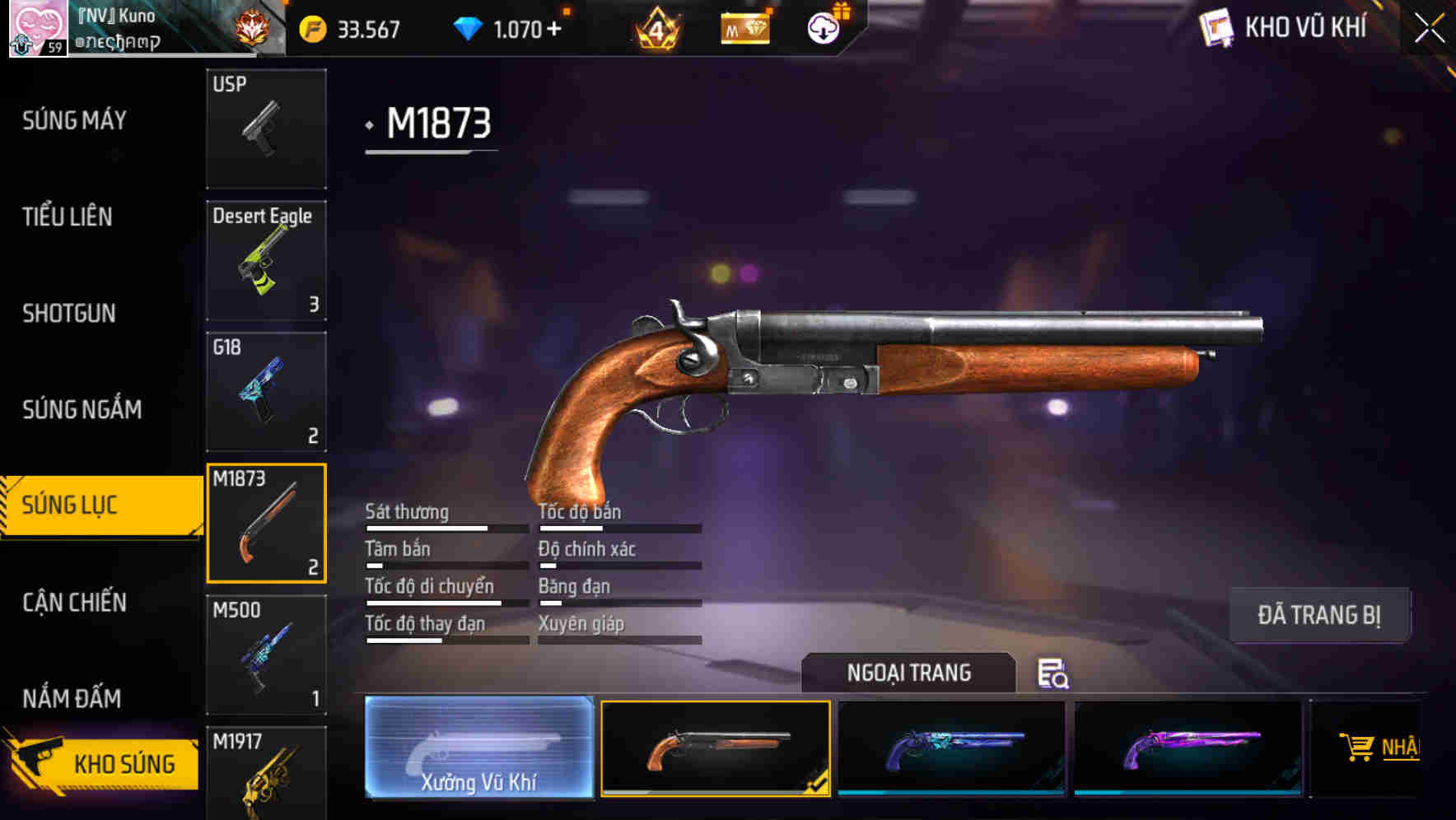1456x820 pixels.
Task: Click the cloud download gift icon
Action: (824, 28)
